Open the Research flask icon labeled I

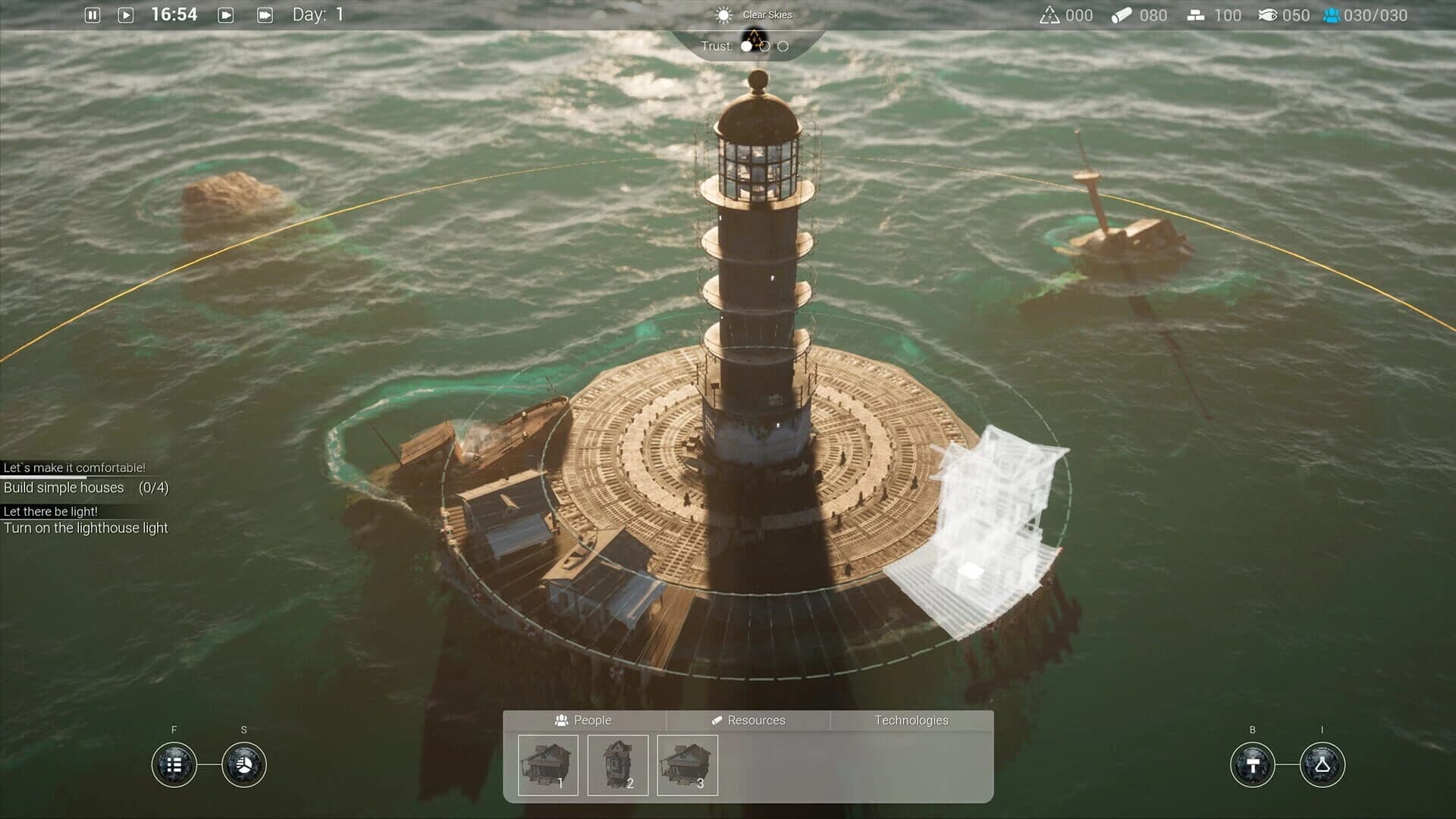pyautogui.click(x=1322, y=765)
